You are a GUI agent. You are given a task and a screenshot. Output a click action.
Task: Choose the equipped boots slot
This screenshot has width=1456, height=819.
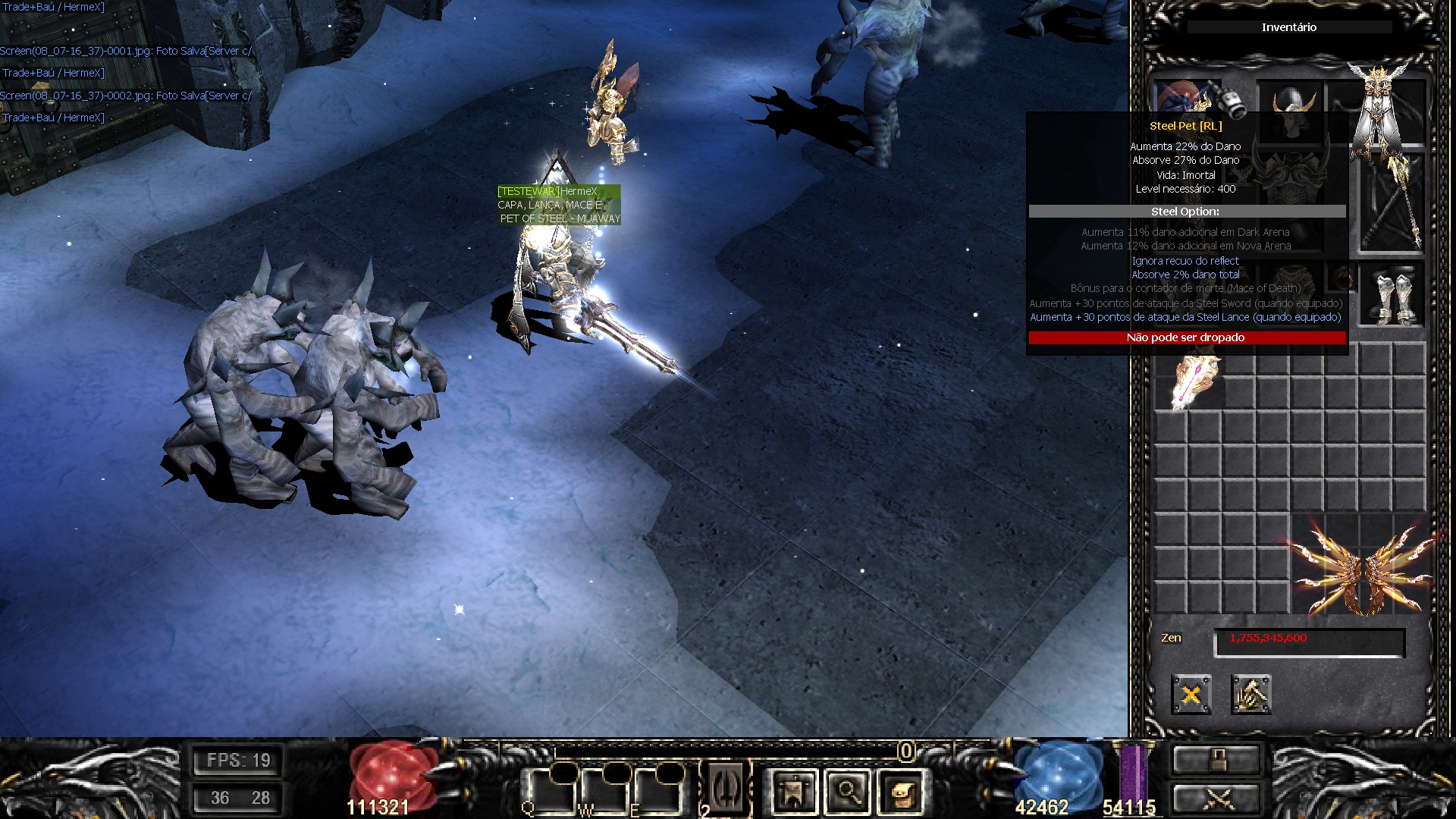[x=1392, y=295]
